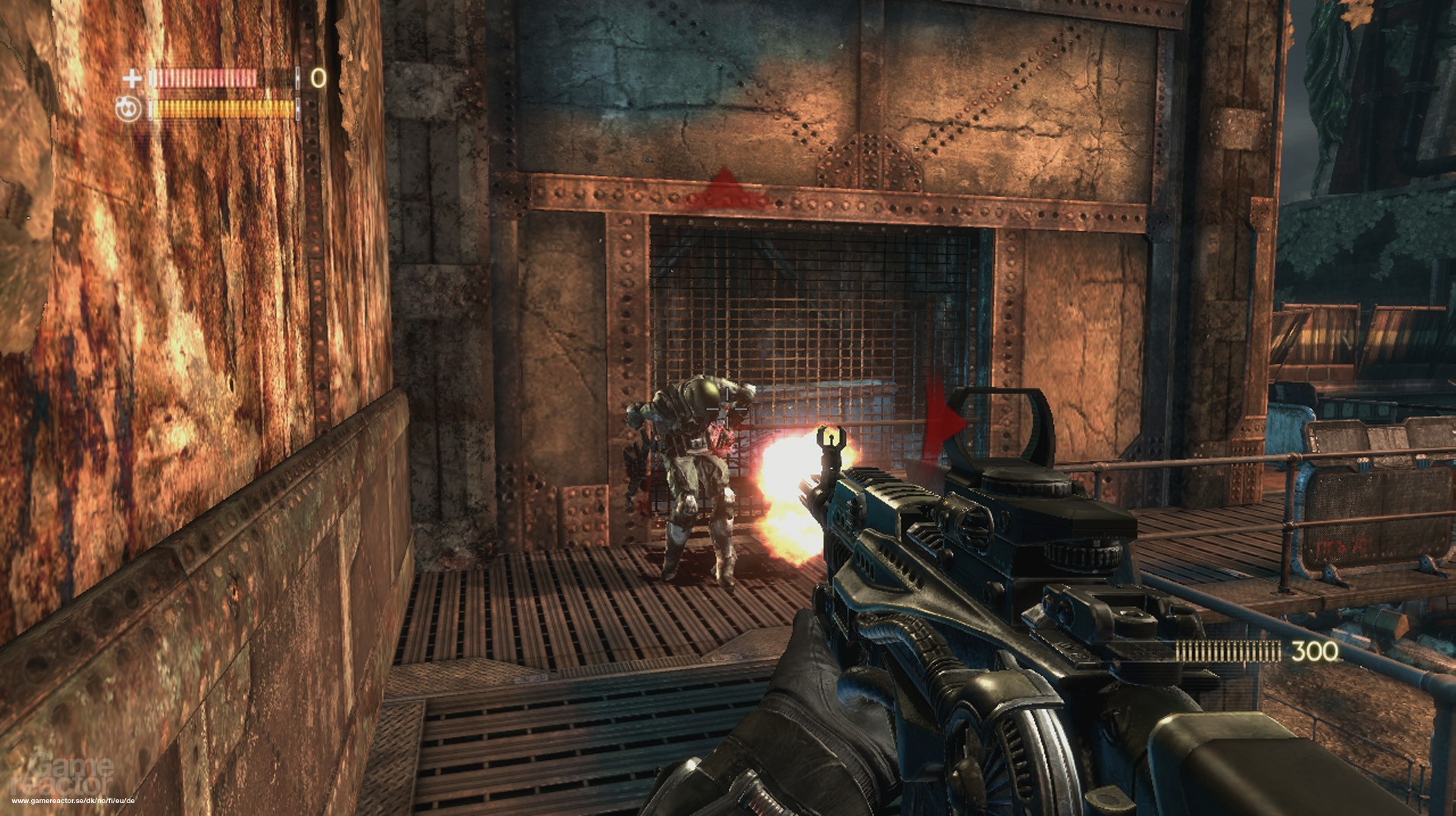This screenshot has width=1456, height=816.
Task: Open the Gamereactor watermark logo
Action: [72, 774]
